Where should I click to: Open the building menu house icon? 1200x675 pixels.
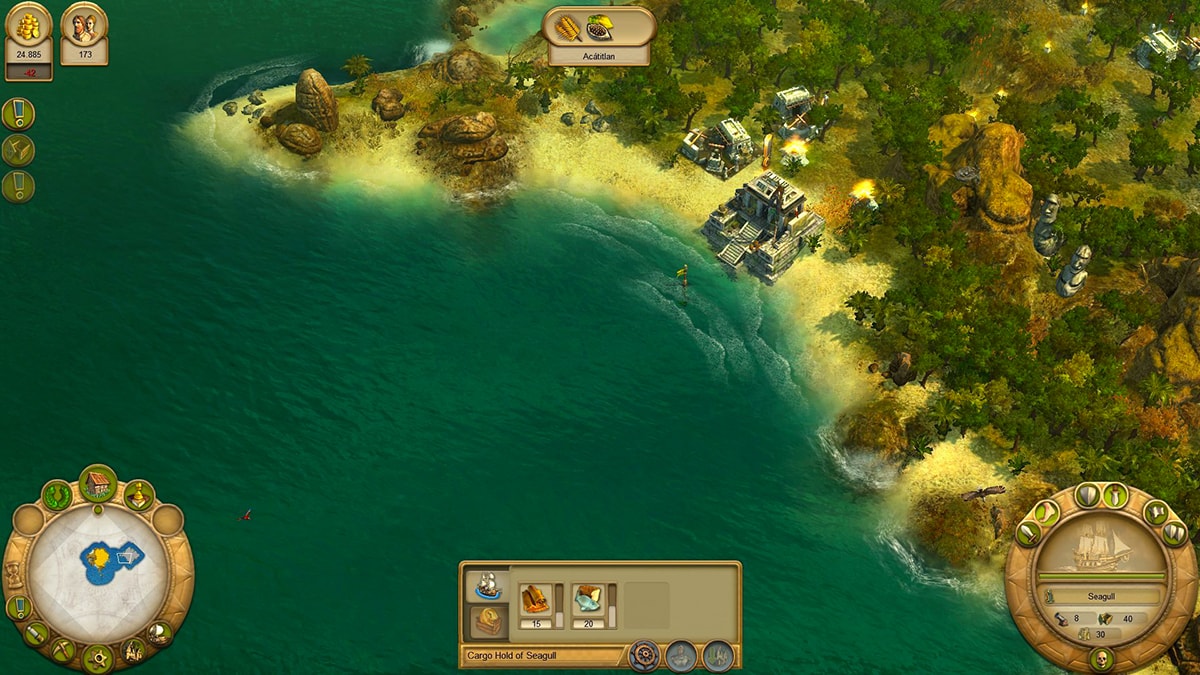(x=97, y=485)
